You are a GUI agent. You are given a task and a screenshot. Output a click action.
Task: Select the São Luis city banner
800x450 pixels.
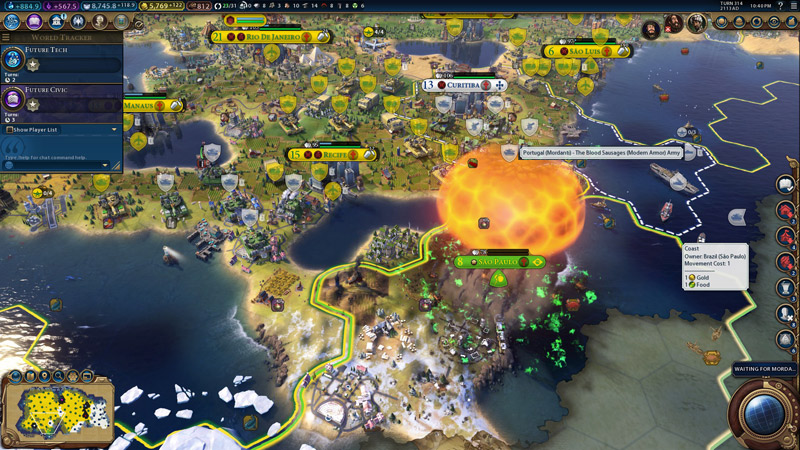(x=587, y=51)
